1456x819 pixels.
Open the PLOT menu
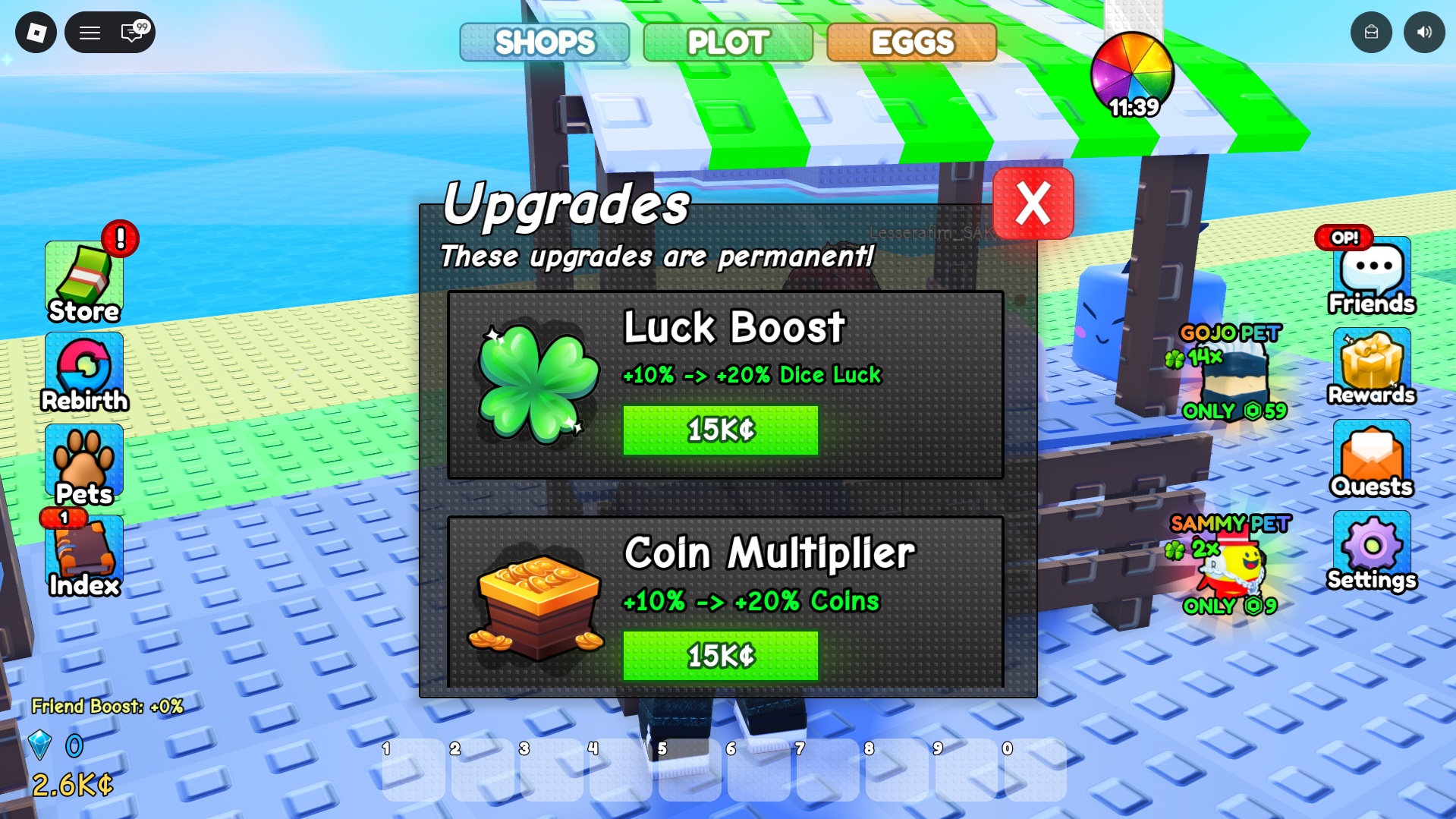(727, 43)
